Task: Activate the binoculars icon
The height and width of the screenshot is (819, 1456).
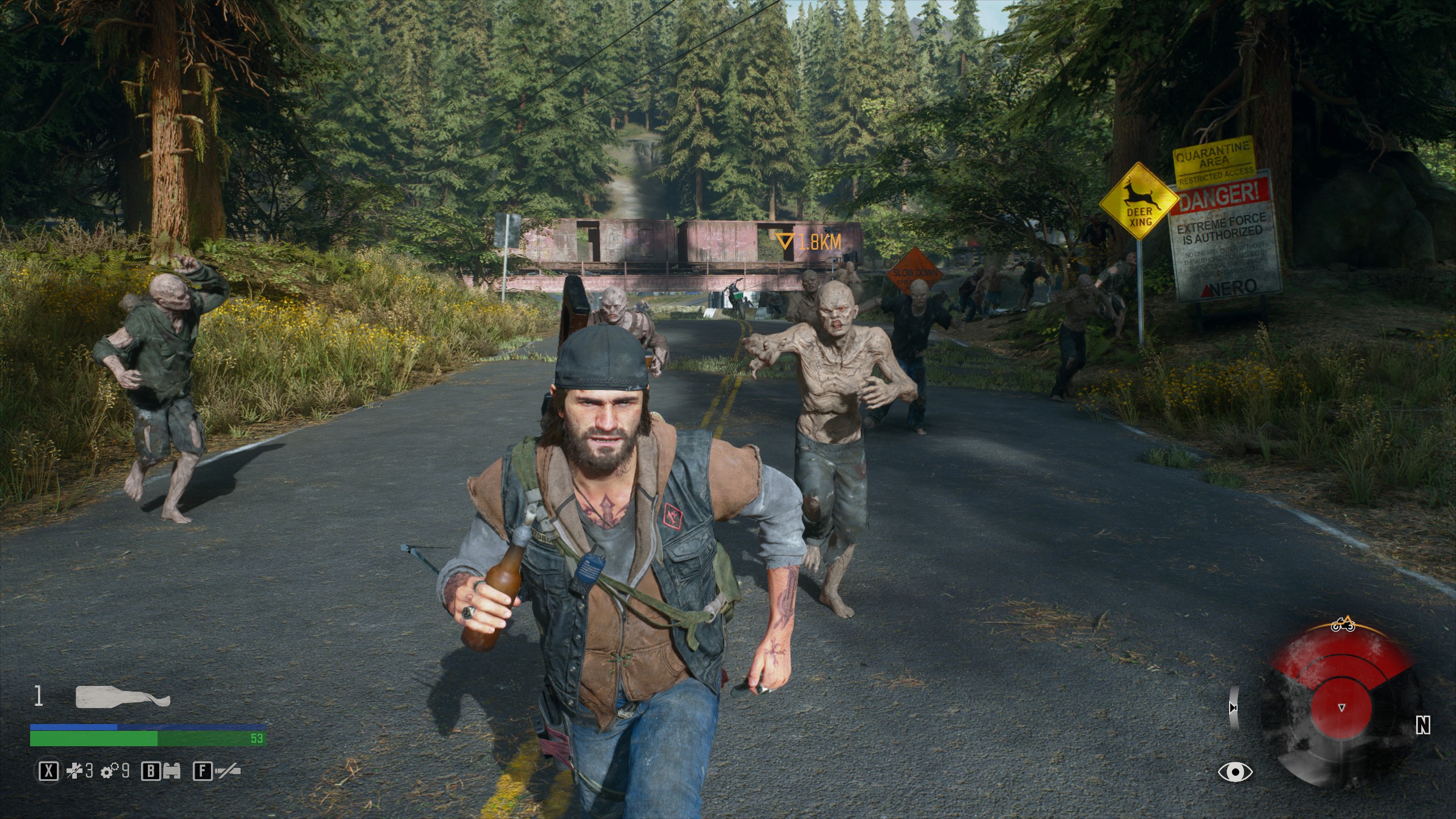Action: (172, 771)
